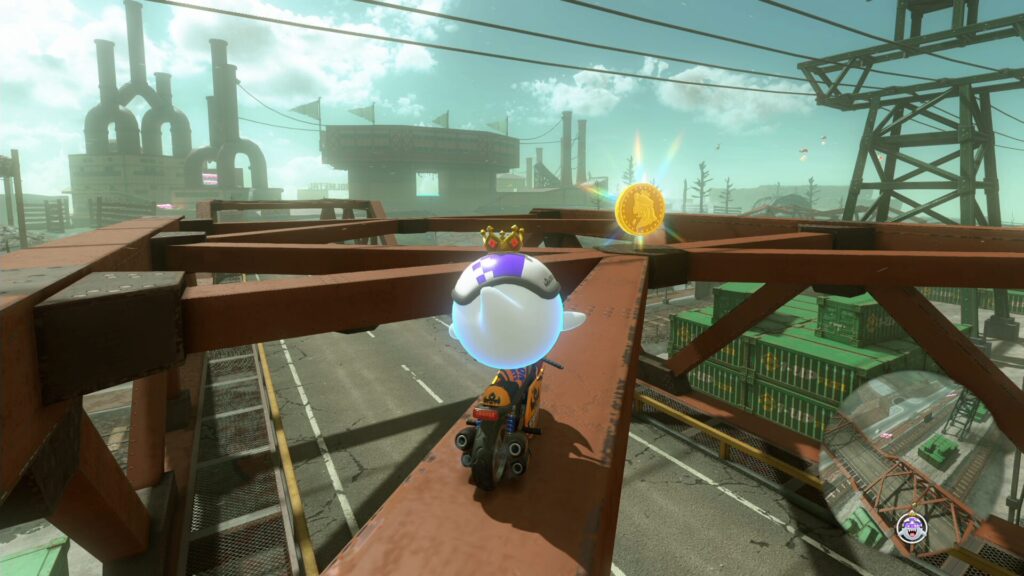Select King Boo's marker on the minimap

click(912, 528)
